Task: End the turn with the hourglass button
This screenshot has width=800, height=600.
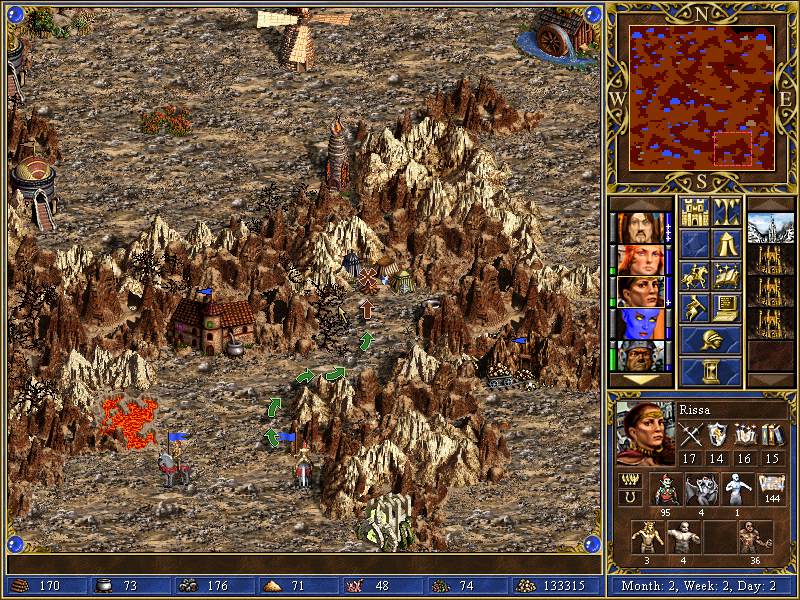Action: [x=710, y=372]
